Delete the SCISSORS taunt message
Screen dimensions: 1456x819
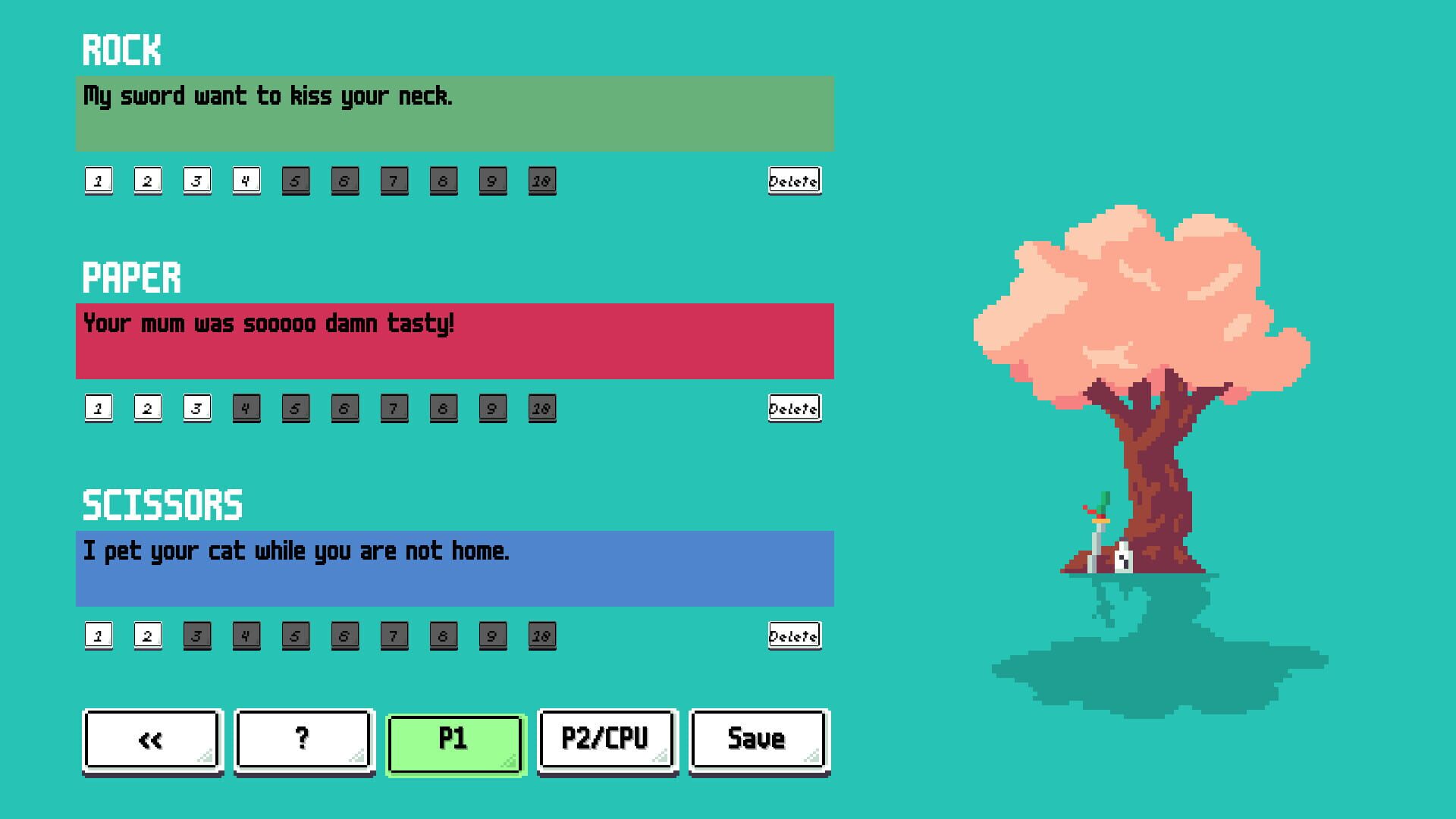[x=793, y=635]
